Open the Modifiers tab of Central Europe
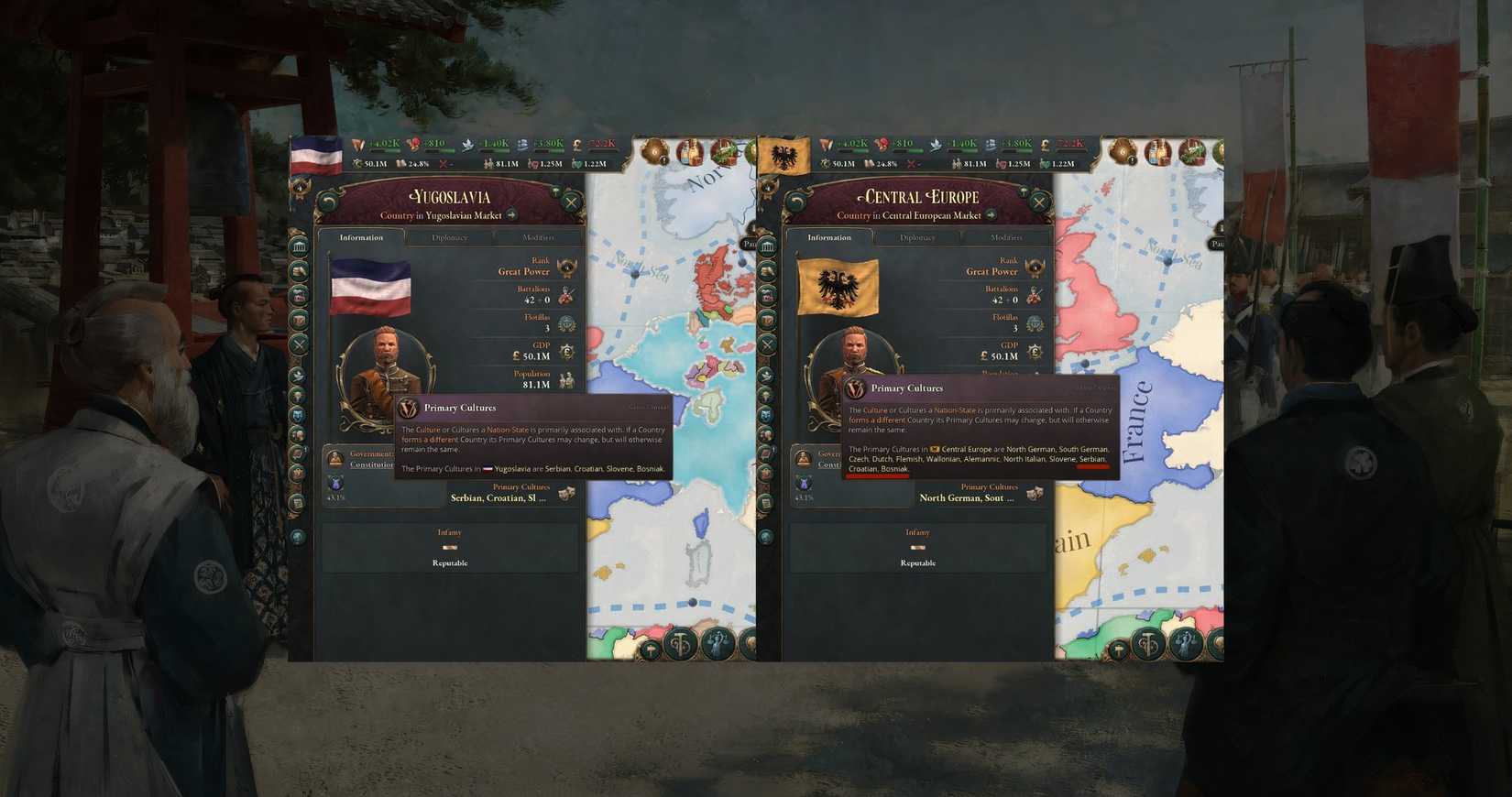The height and width of the screenshot is (797, 1512). pos(1007,237)
